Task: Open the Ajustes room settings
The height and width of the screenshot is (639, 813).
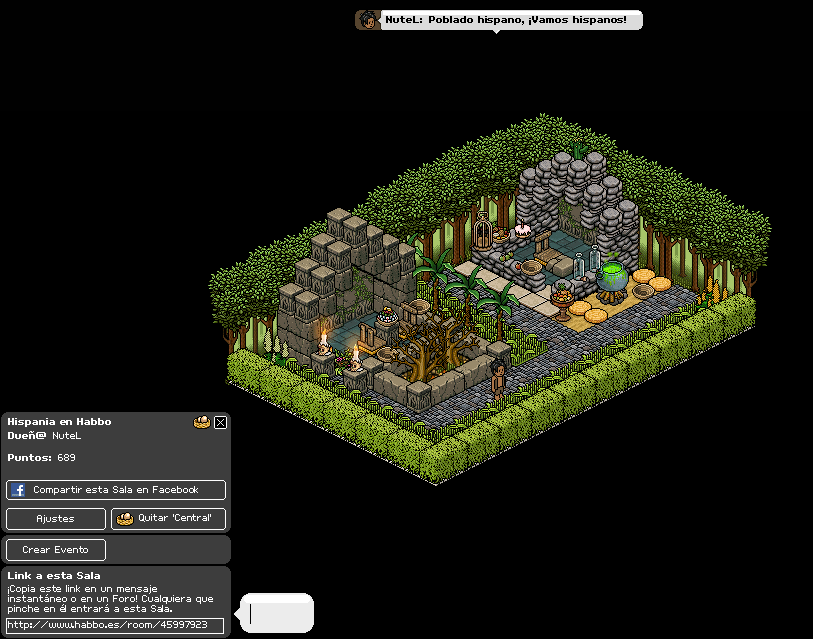Action: [x=56, y=519]
